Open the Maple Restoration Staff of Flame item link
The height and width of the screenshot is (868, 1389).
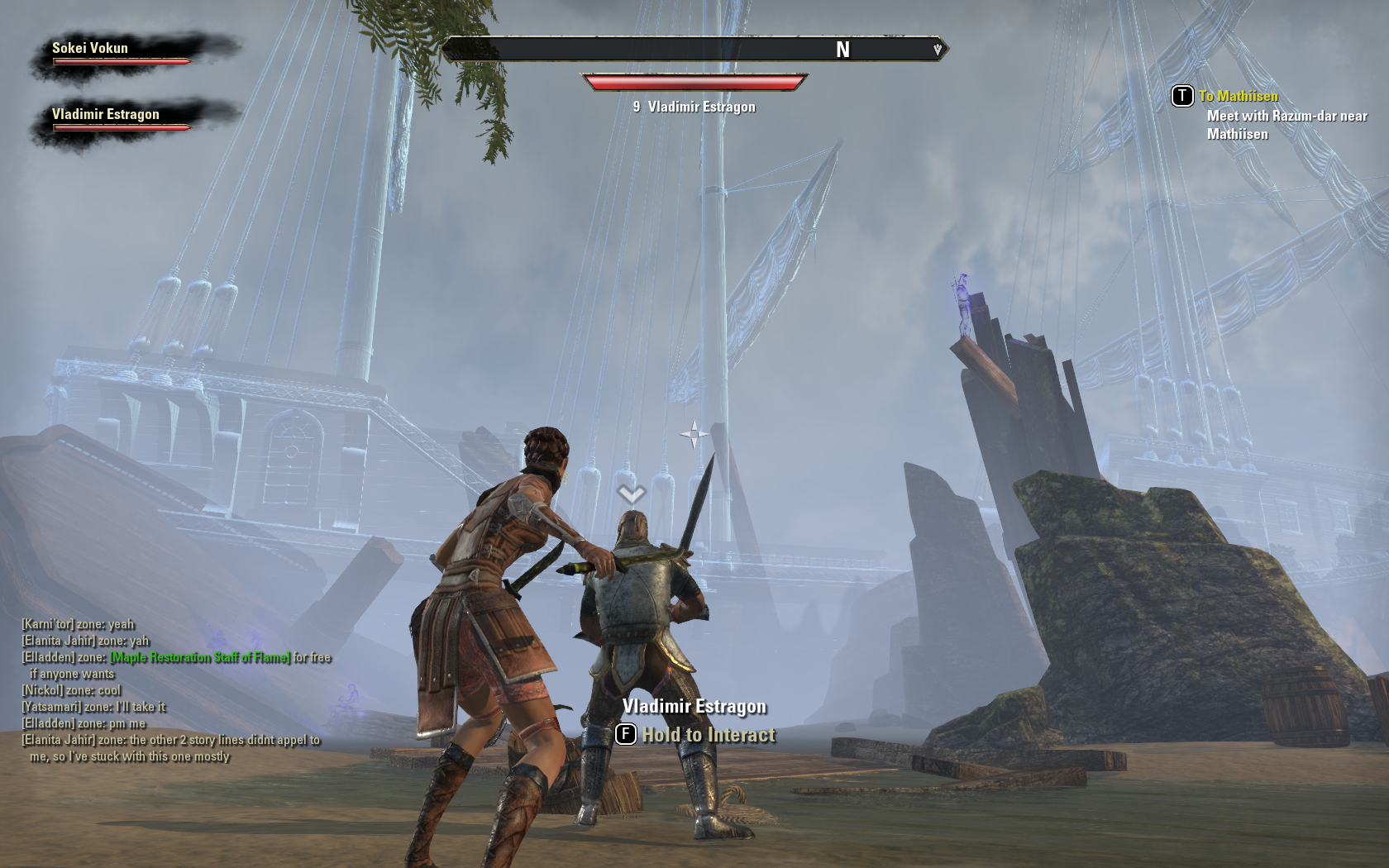[x=200, y=657]
